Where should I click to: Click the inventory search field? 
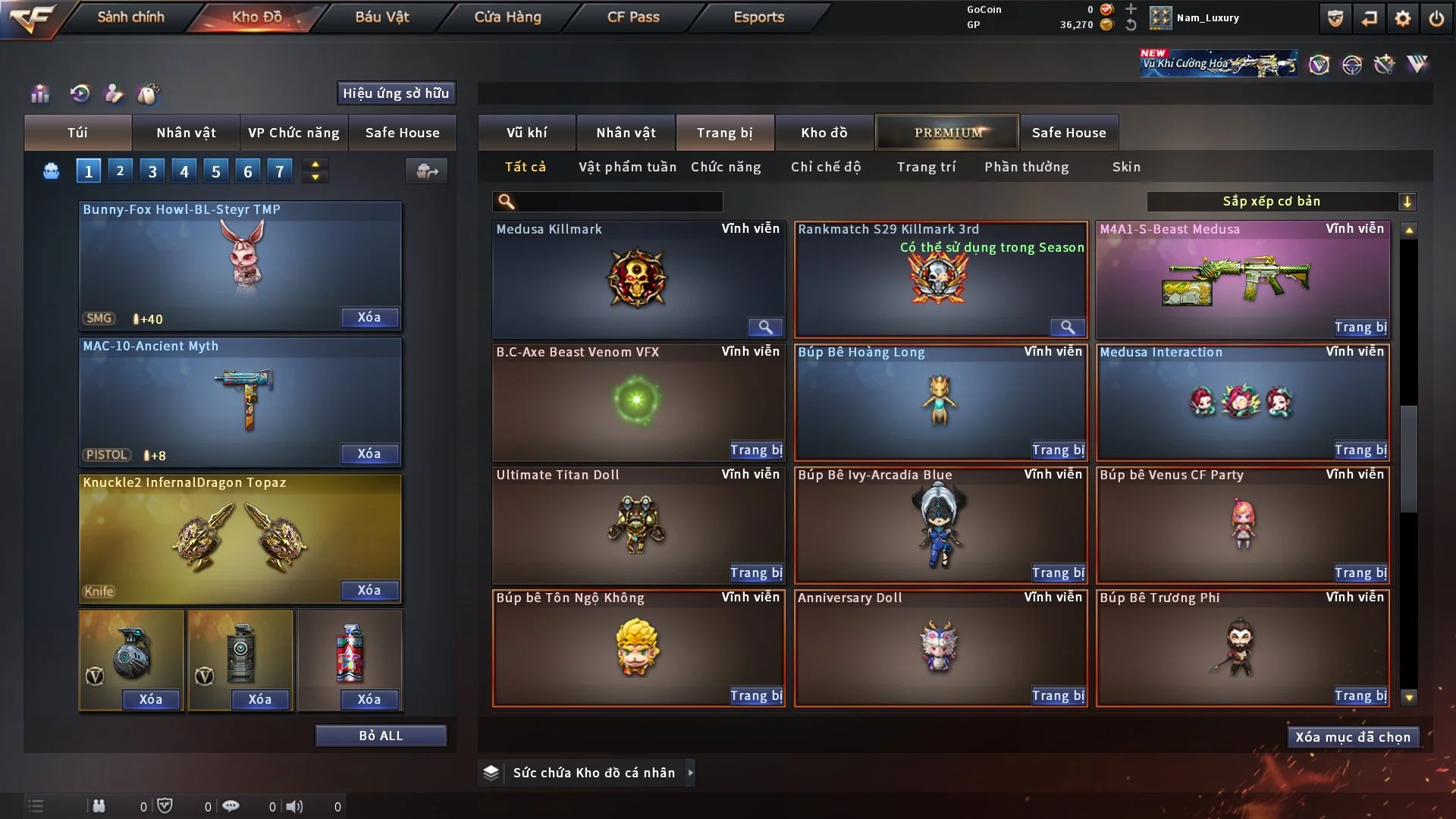pyautogui.click(x=618, y=202)
